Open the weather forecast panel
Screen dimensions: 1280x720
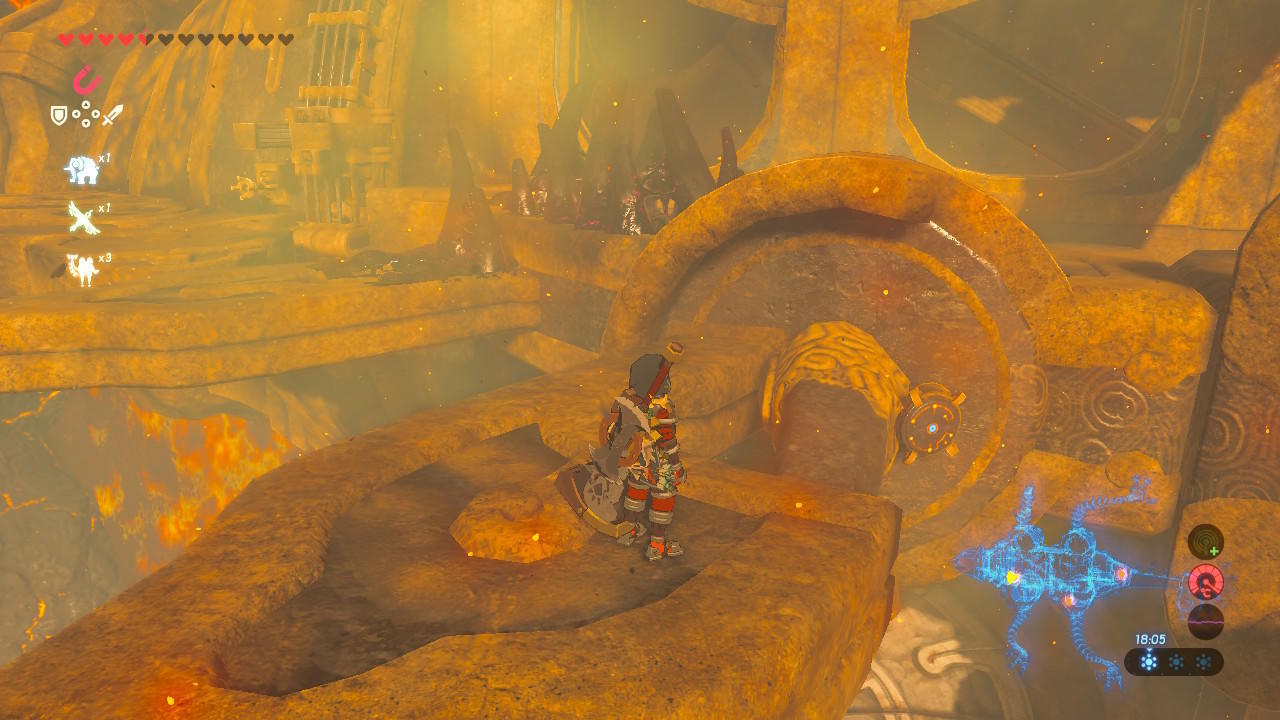(x=1174, y=662)
